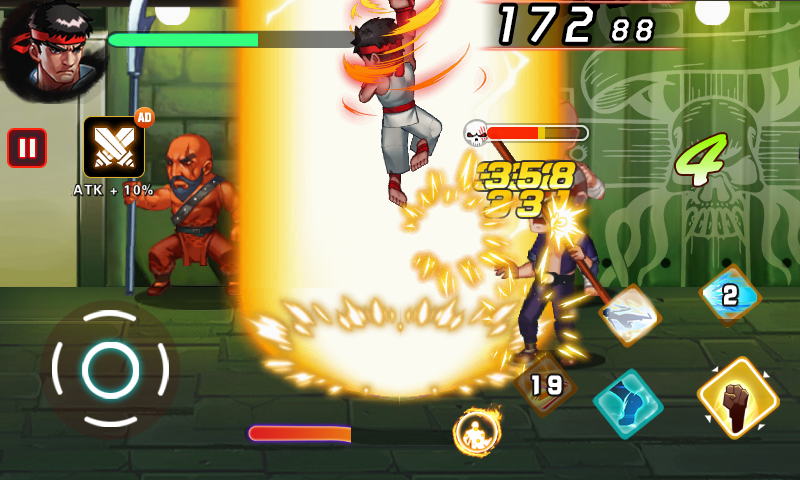
Task: Pause the game with the red button
Action: [27, 148]
